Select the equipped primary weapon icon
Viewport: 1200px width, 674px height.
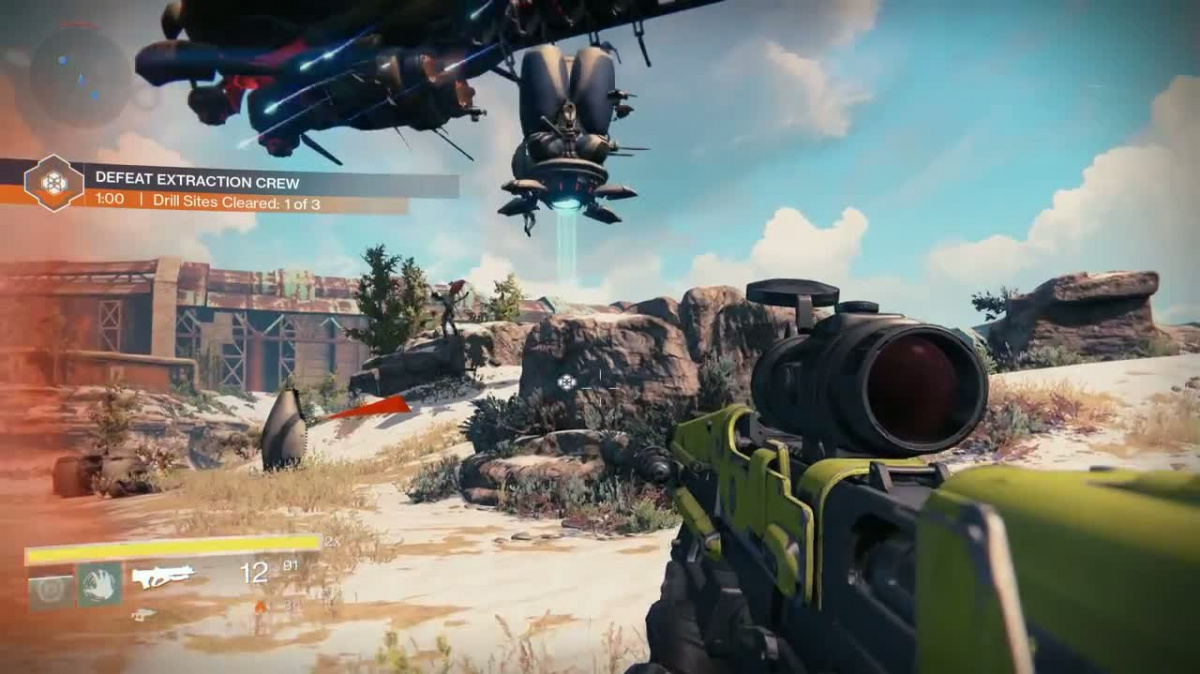pos(163,577)
